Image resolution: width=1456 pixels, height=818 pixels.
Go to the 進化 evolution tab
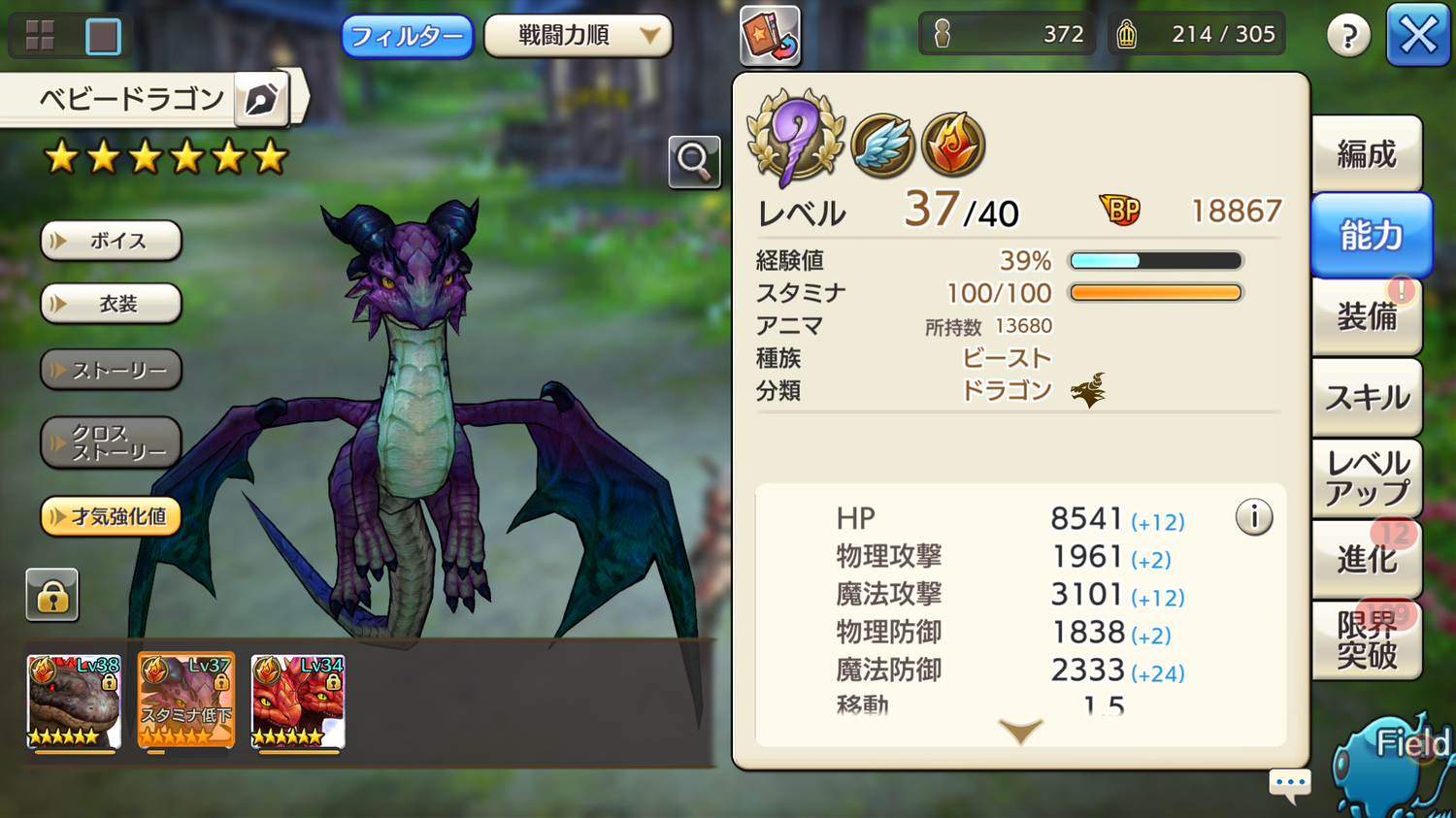coord(1367,559)
